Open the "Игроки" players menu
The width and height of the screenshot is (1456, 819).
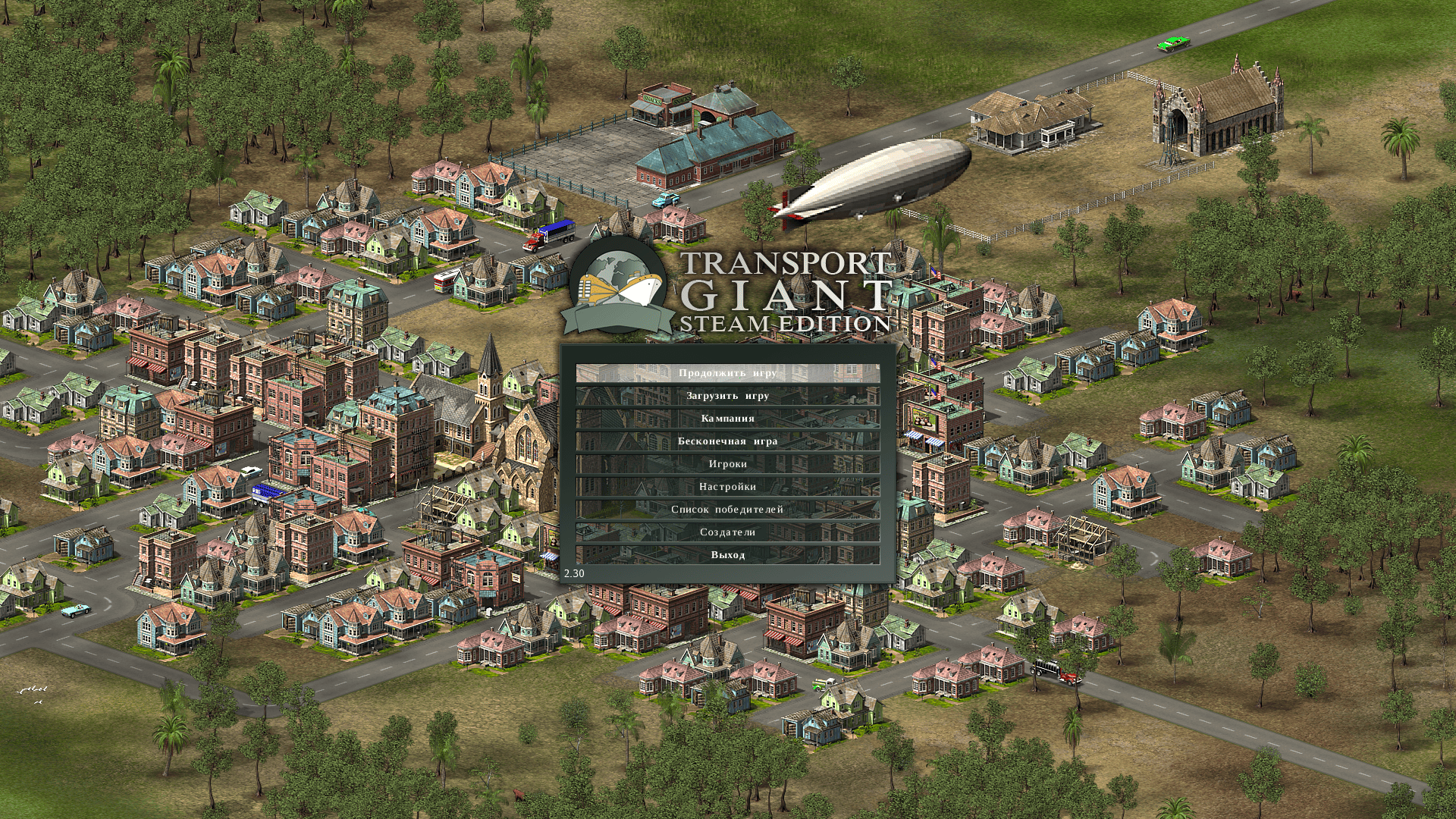click(x=727, y=464)
